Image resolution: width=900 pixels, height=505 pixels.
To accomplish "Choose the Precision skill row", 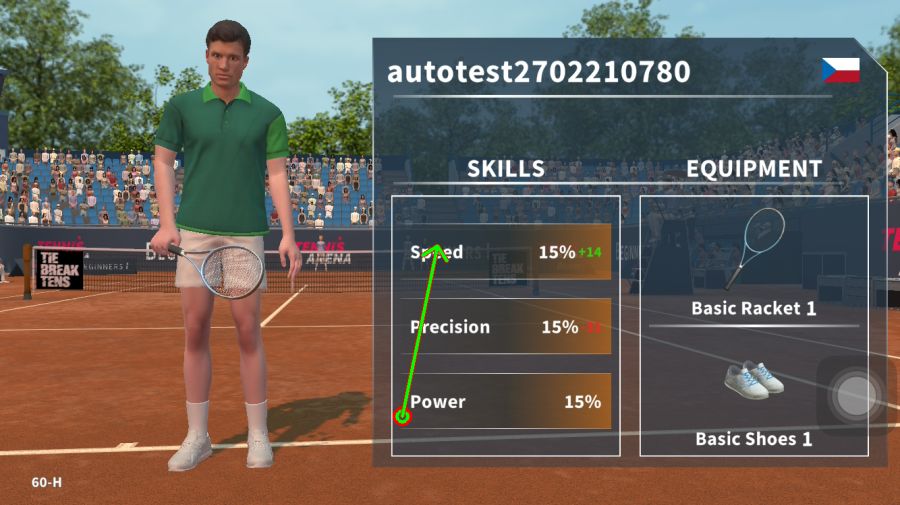I will (506, 327).
